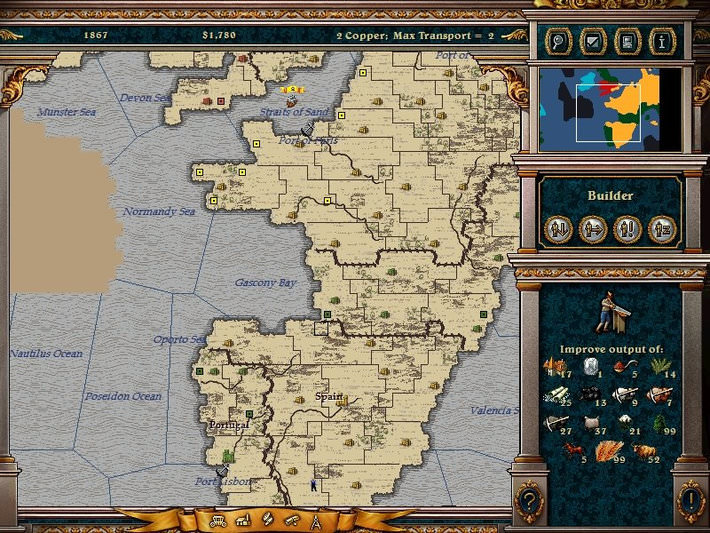Click the Builder exclamation order button
The width and height of the screenshot is (710, 533).
(627, 229)
